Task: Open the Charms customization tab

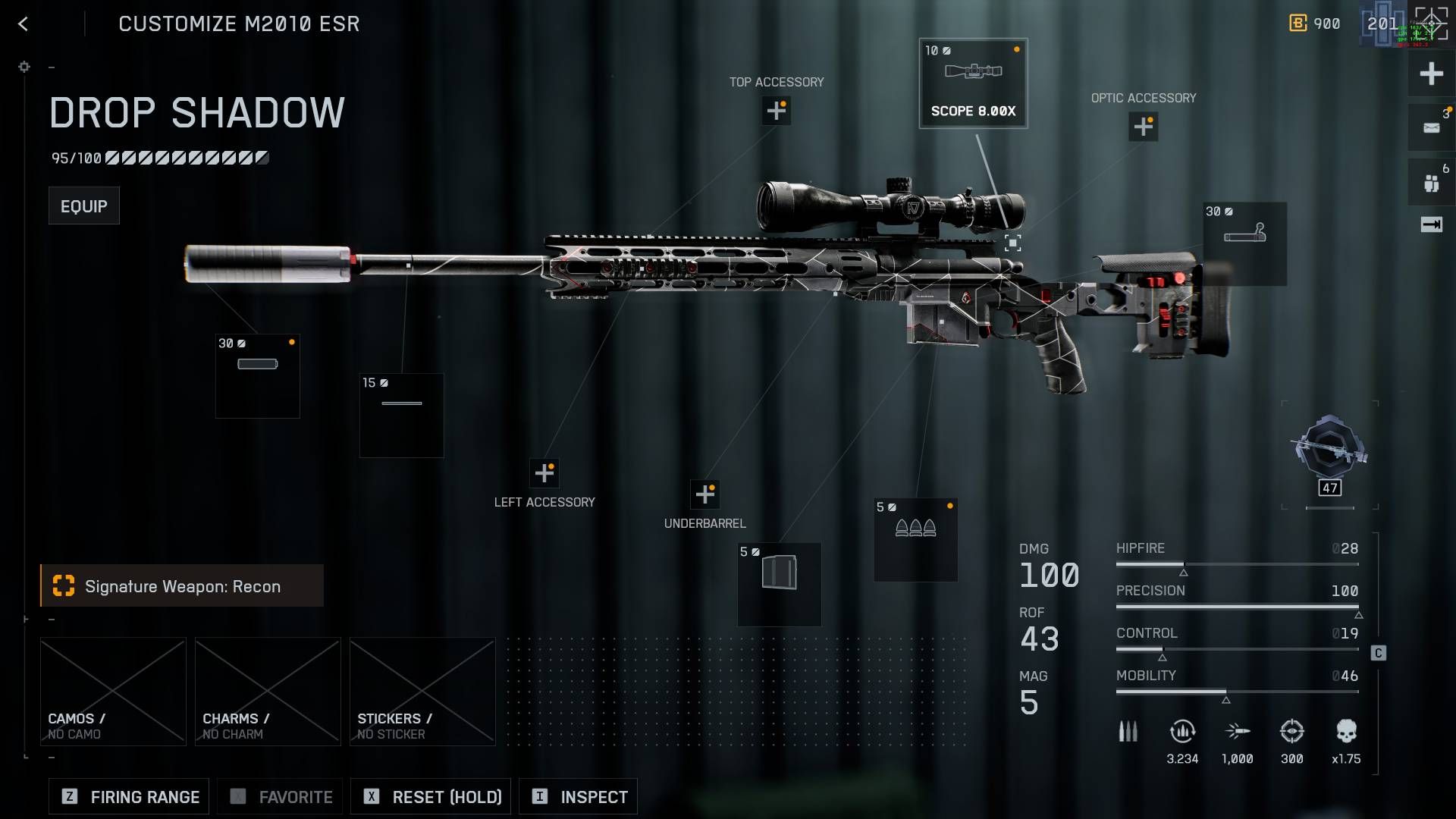Action: click(267, 690)
